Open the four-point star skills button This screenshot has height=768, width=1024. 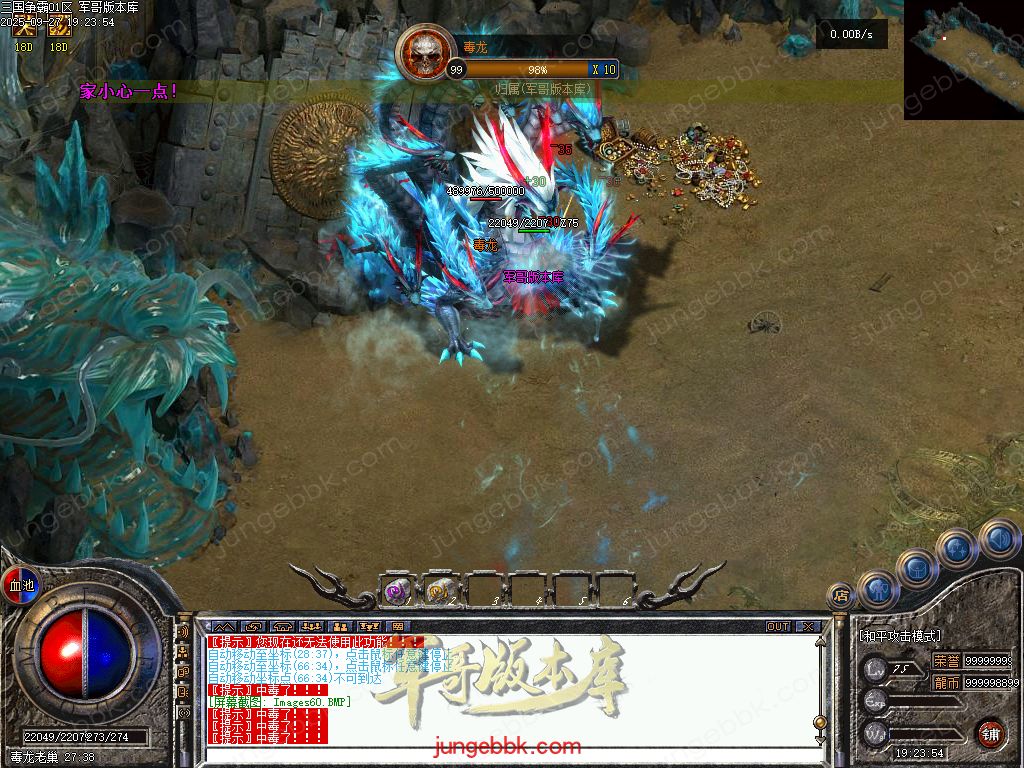click(x=957, y=548)
